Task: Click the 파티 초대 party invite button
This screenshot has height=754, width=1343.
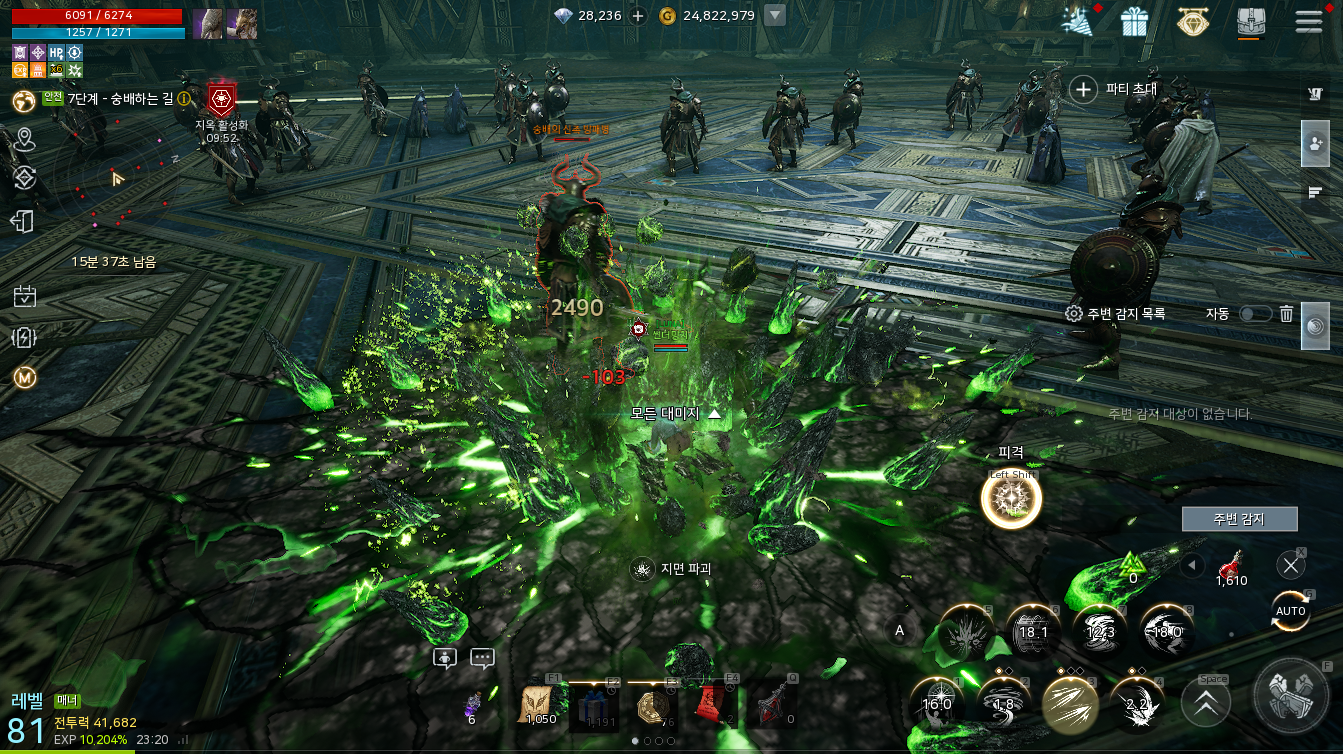Action: point(1113,90)
